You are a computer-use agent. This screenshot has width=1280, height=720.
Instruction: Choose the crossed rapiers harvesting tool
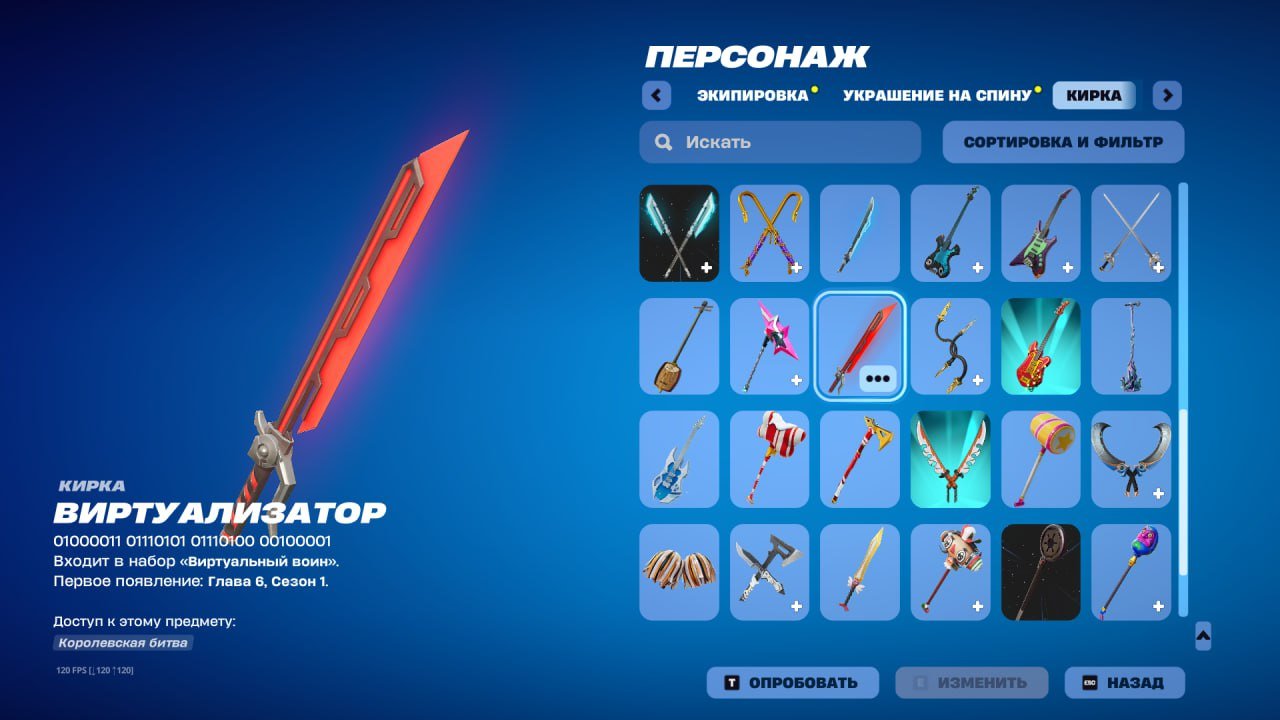tap(1131, 233)
